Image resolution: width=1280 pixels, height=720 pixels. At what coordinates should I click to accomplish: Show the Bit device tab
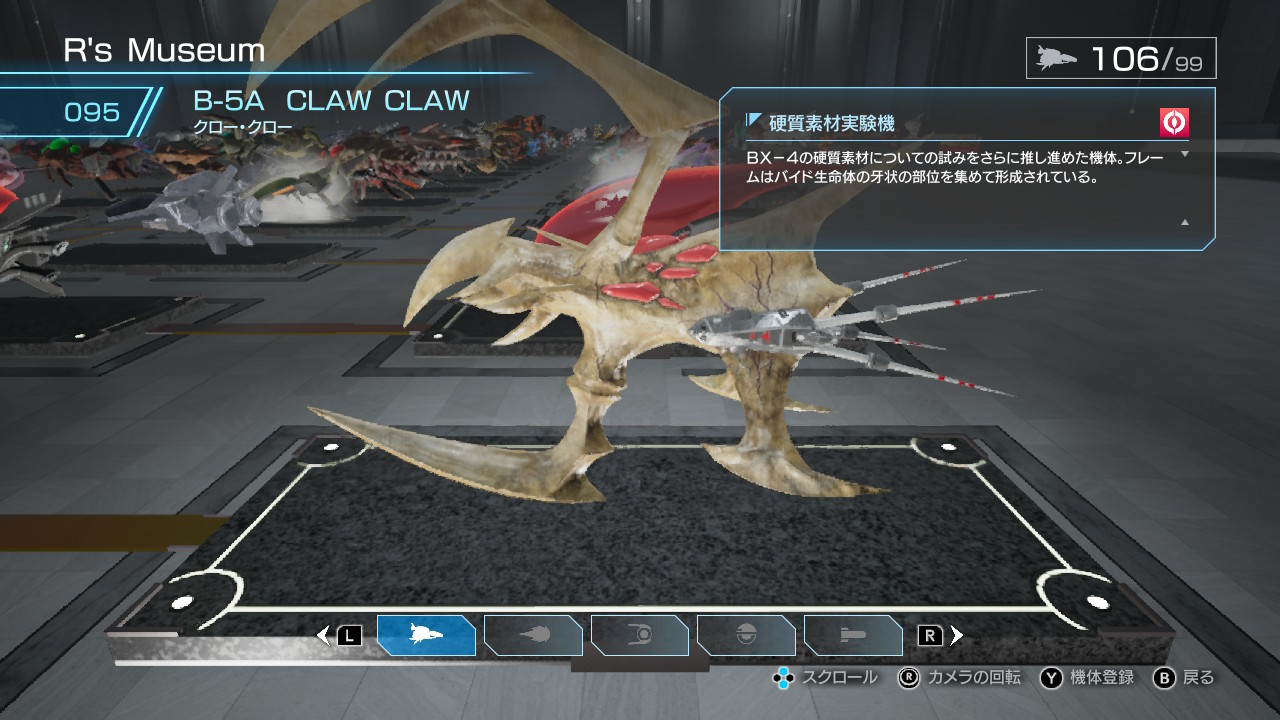tap(746, 635)
